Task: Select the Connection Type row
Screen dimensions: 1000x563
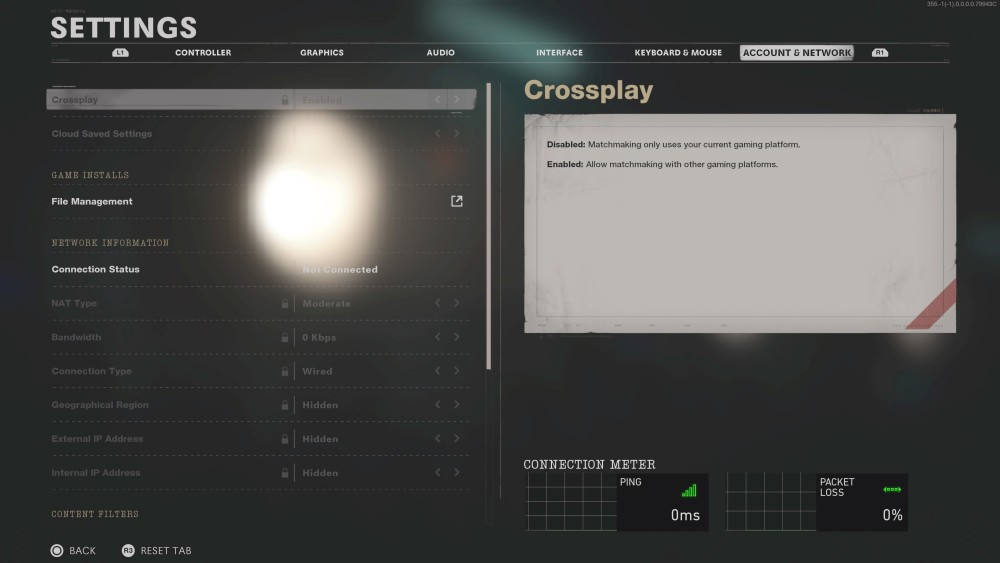Action: point(92,372)
